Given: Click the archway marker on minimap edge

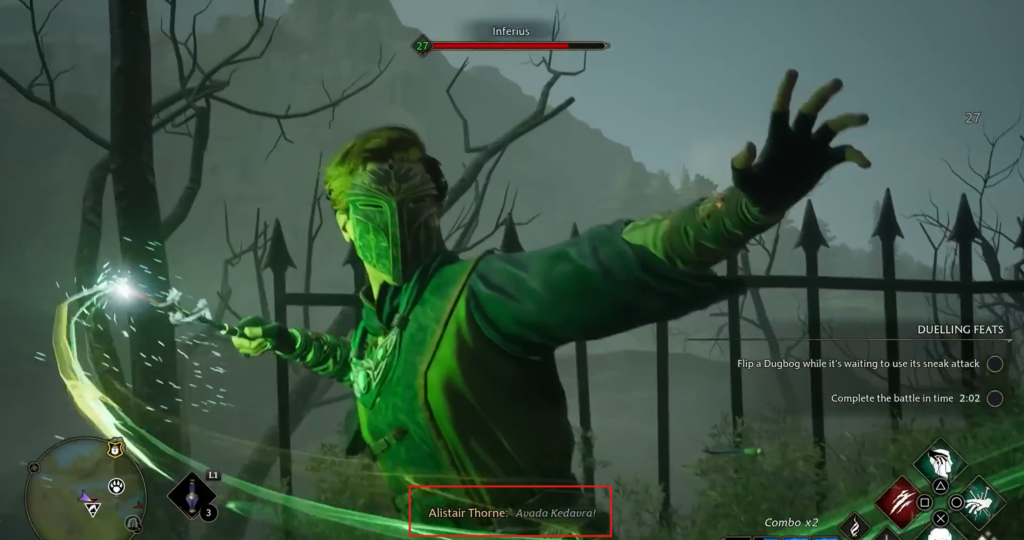Looking at the screenshot, I should tap(132, 524).
